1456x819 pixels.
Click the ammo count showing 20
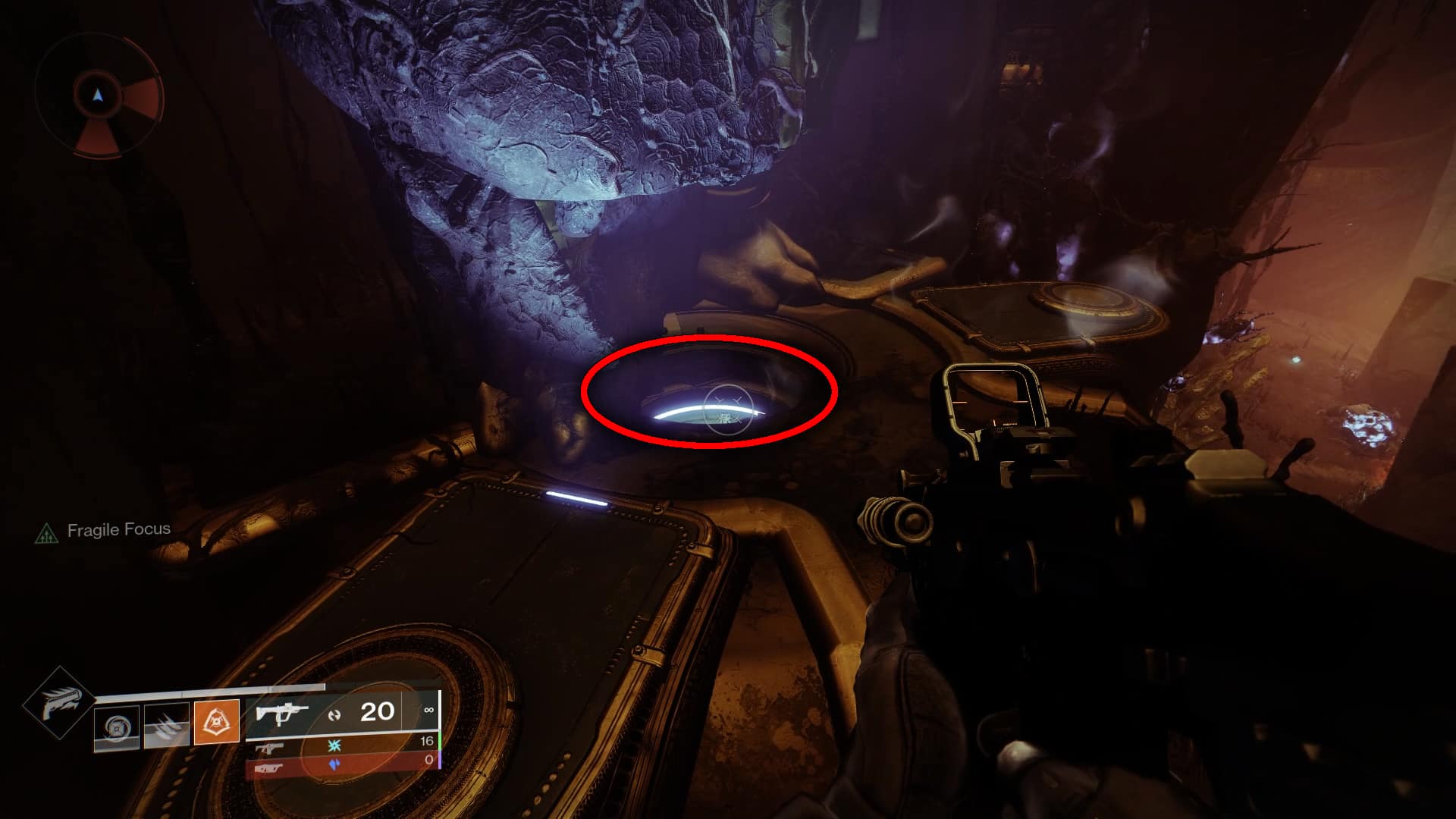(x=378, y=711)
